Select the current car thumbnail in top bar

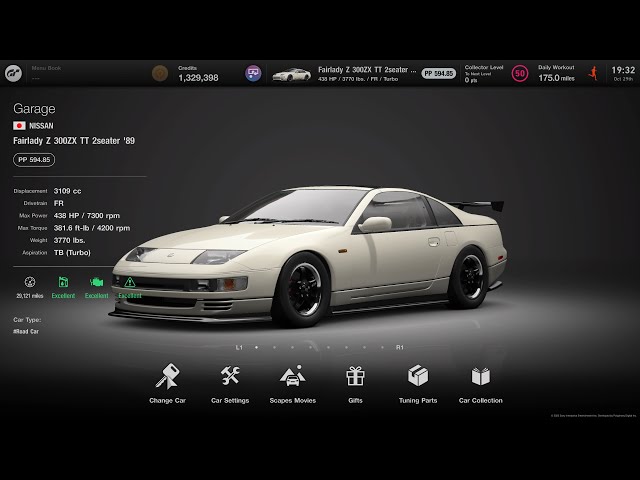click(x=291, y=74)
